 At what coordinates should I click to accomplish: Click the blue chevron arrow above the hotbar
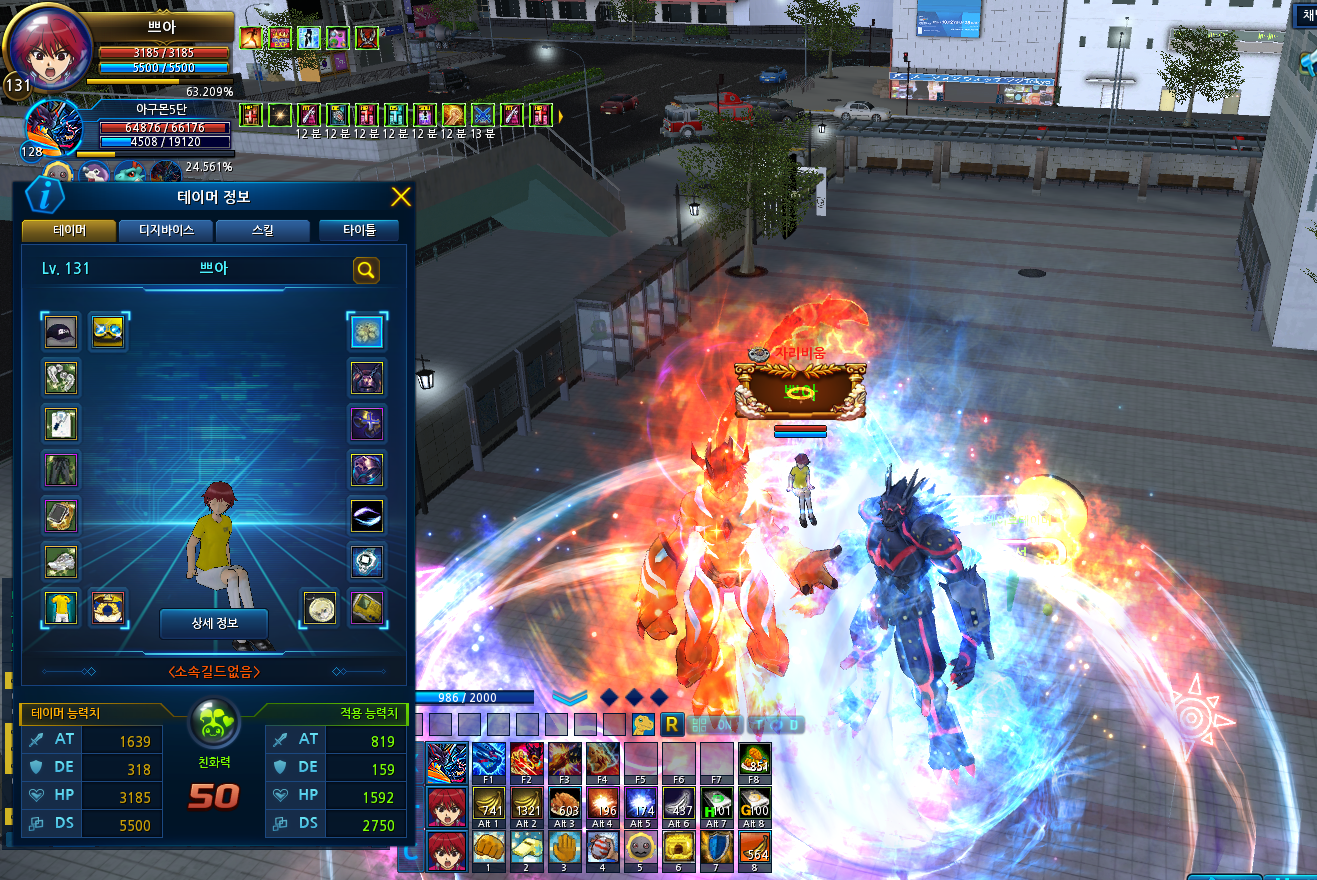tap(569, 697)
